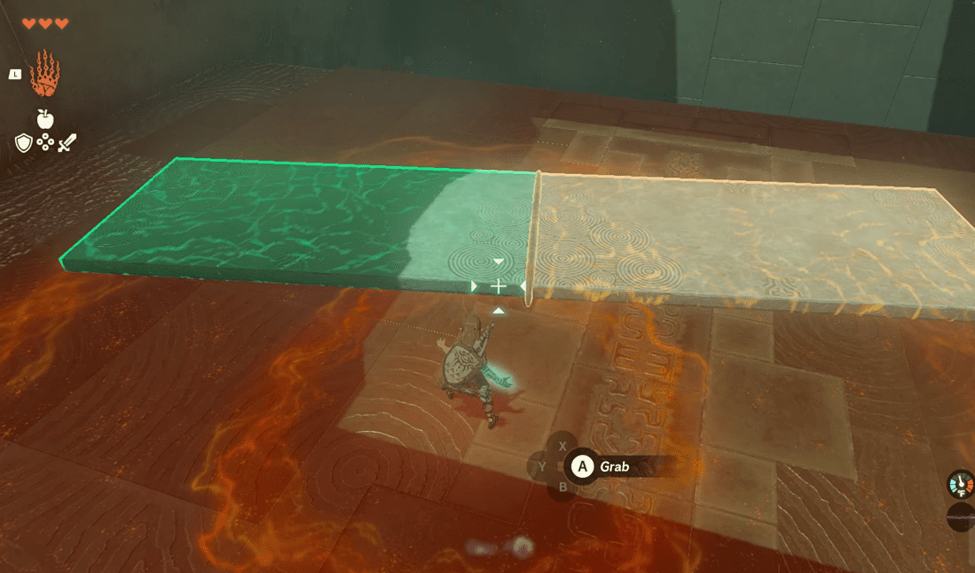This screenshot has width=975, height=573.
Task: Select the apple material quick-menu icon
Action: coord(45,119)
